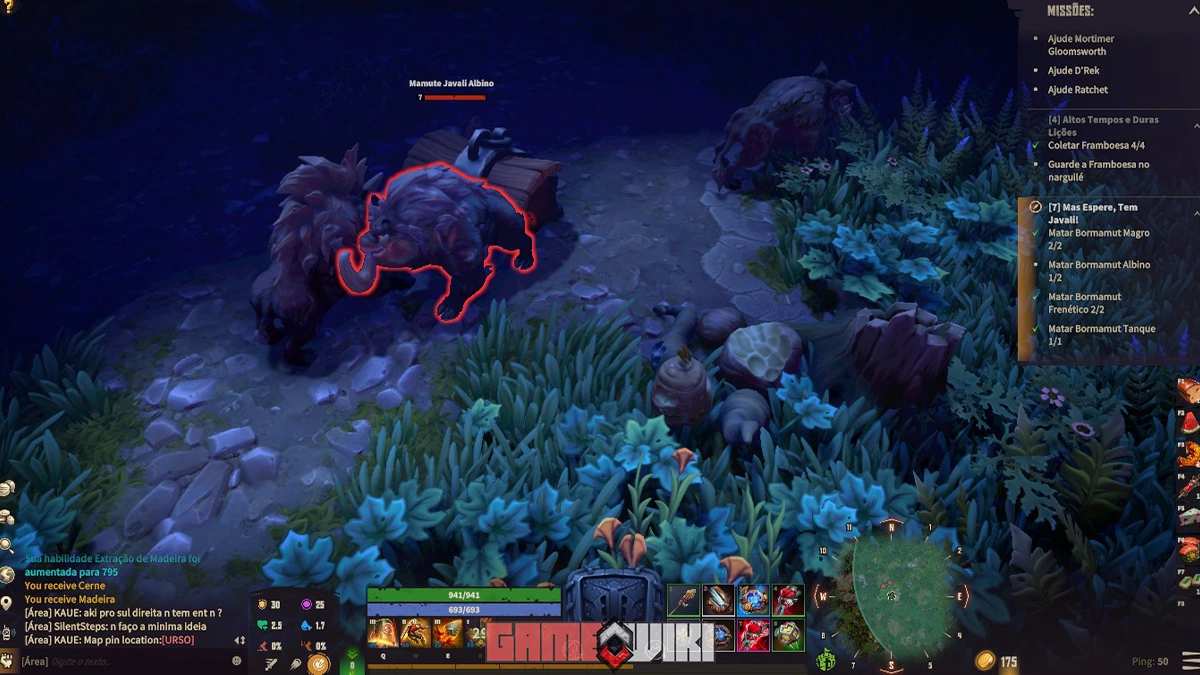1200x675 pixels.
Task: Click the raised fist icon beside chat input
Action: (x=9, y=660)
